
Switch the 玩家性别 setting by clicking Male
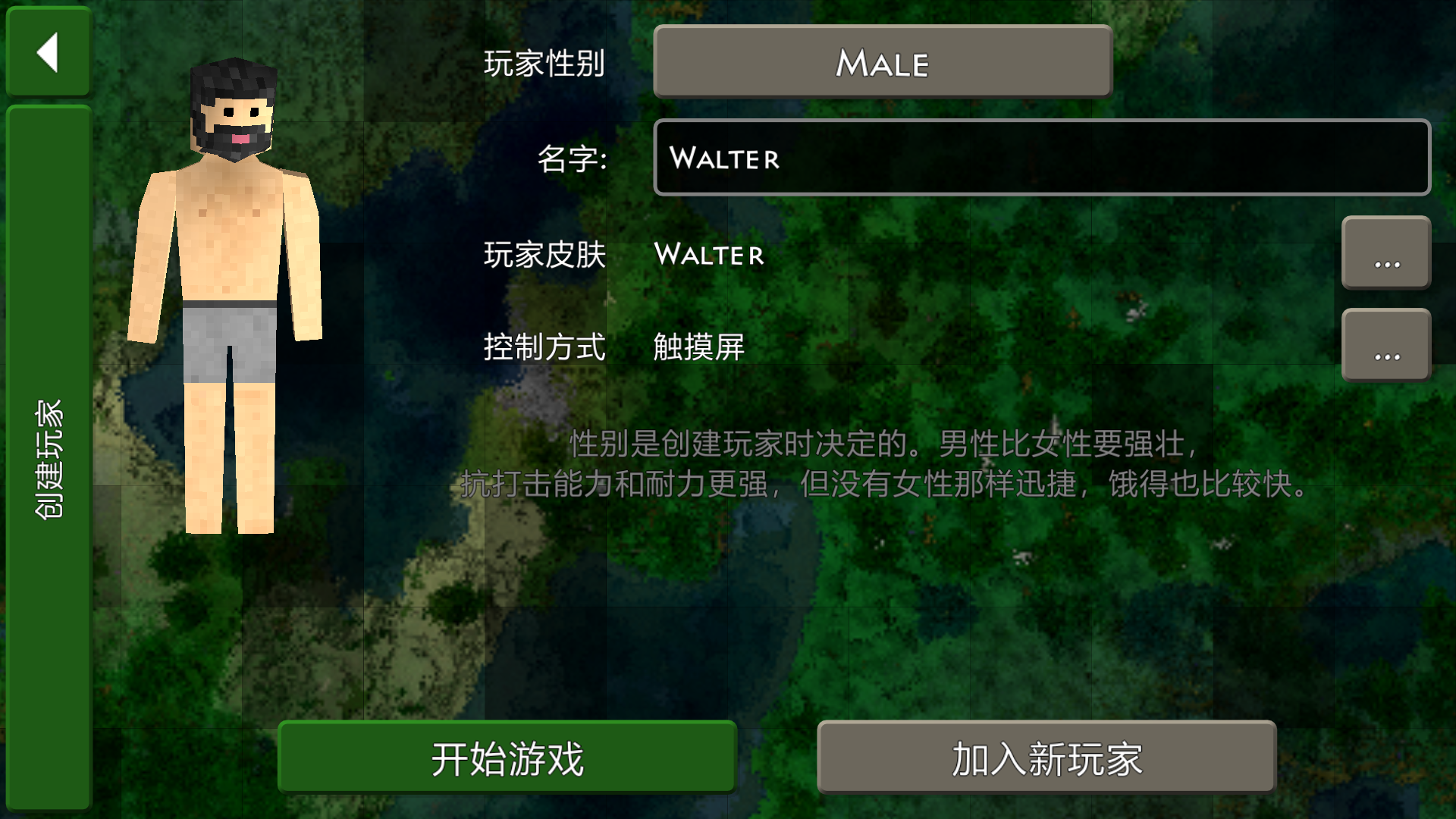[x=881, y=64]
